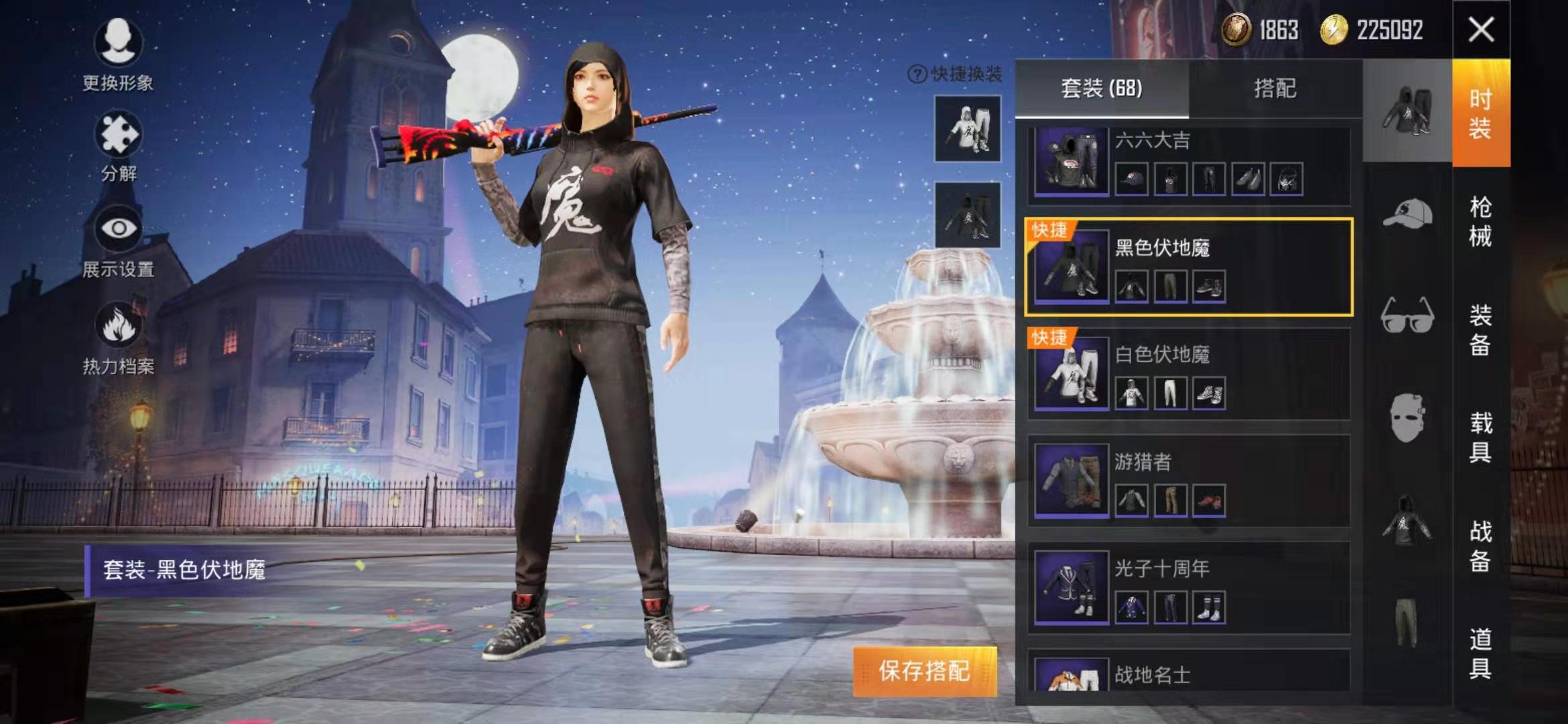The image size is (1568, 724).
Task: Click the 保存搭配 save outfit button
Action: (925, 671)
